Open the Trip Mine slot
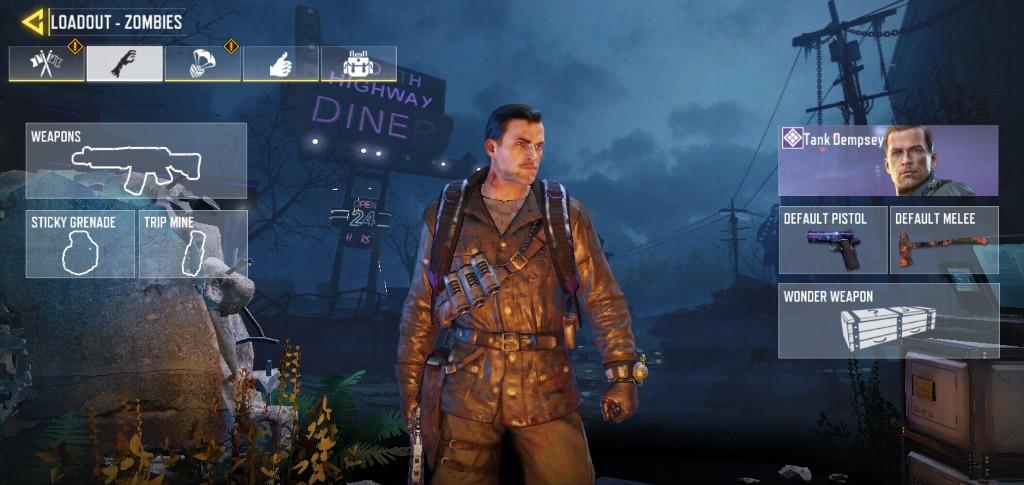Viewport: 1024px width, 485px height. (192, 243)
